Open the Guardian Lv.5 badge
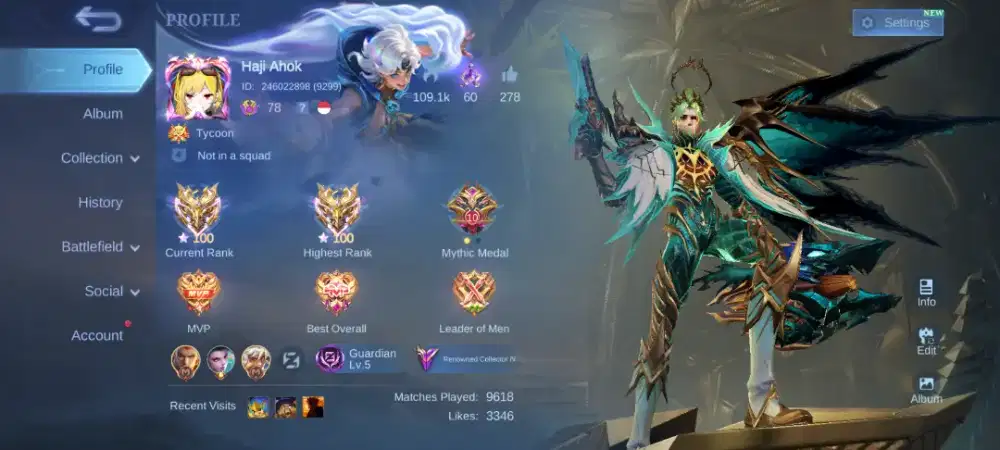 (358, 359)
